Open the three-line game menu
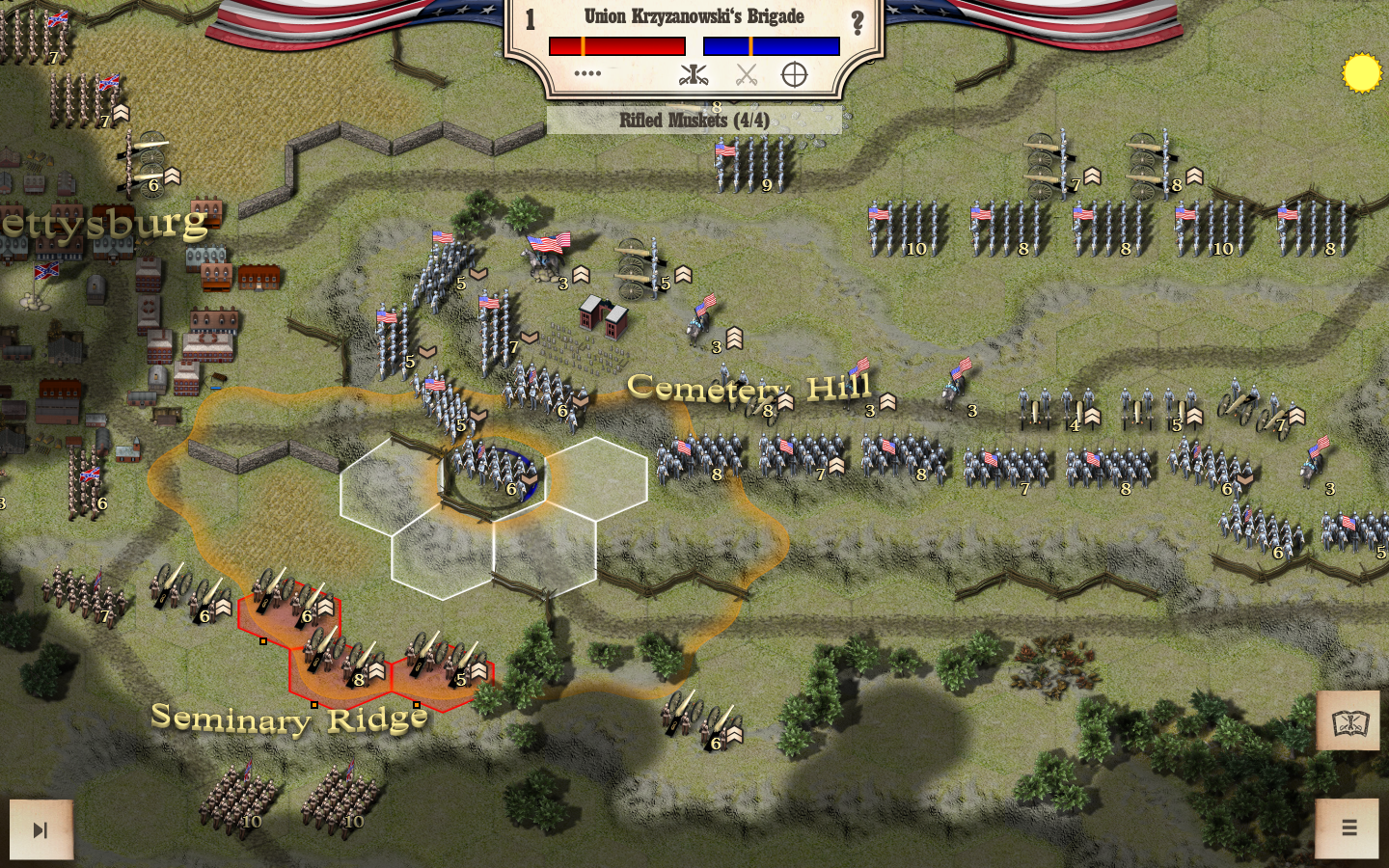This screenshot has height=868, width=1389. [1348, 827]
